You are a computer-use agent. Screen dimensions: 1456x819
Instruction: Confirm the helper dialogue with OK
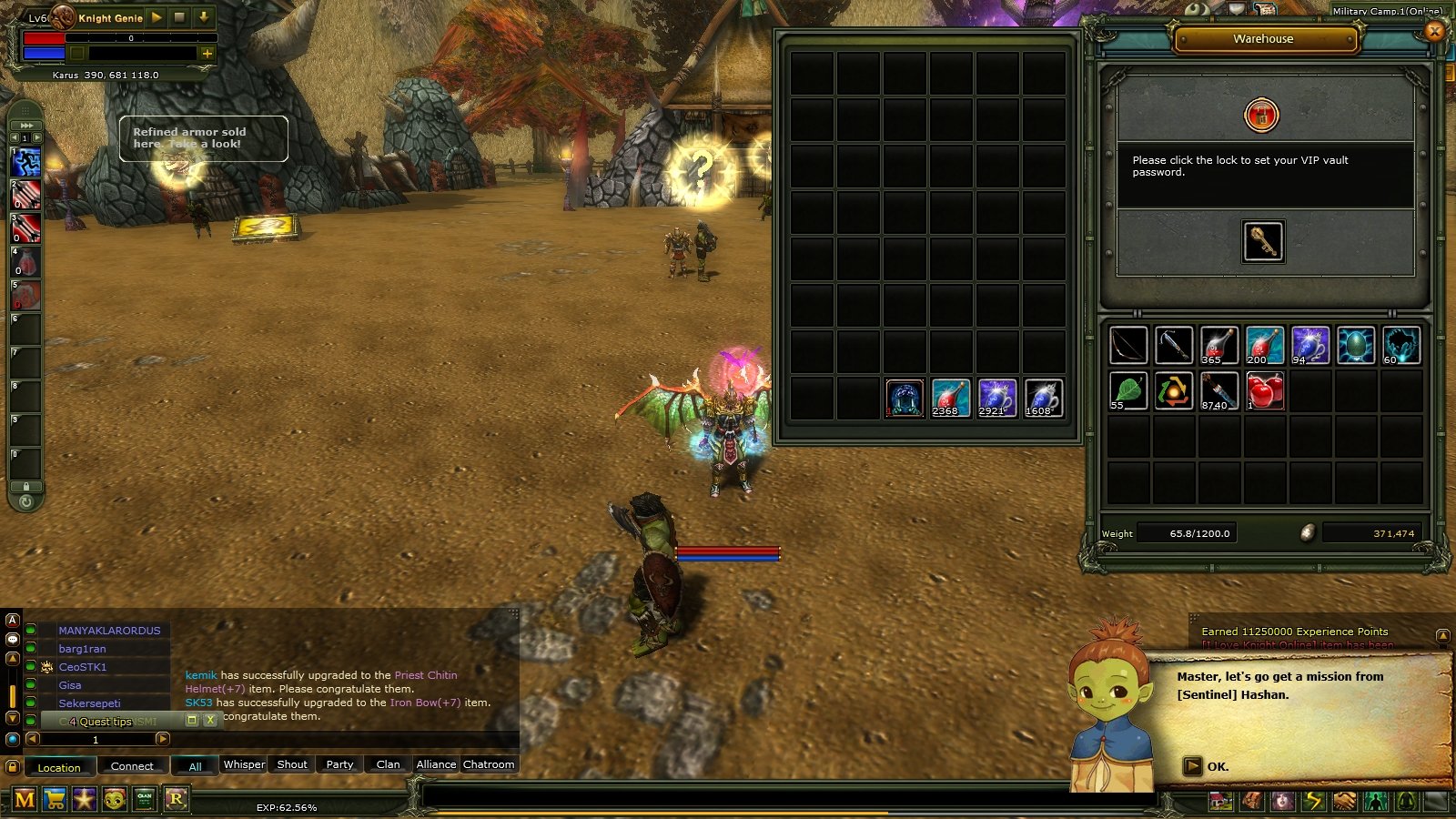coord(1207,766)
